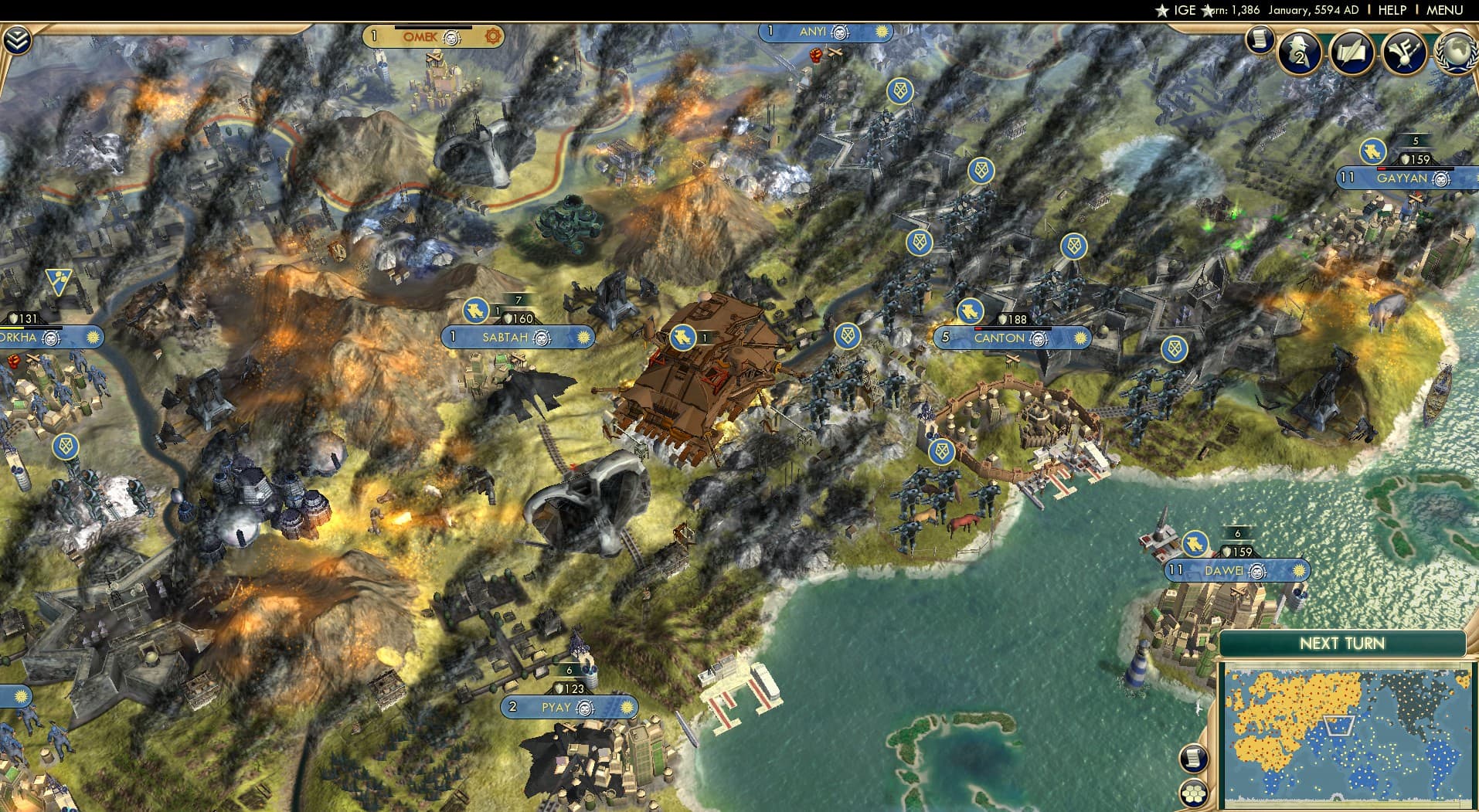Click the circle-cluster icon below the minimap scroll

tap(1194, 791)
